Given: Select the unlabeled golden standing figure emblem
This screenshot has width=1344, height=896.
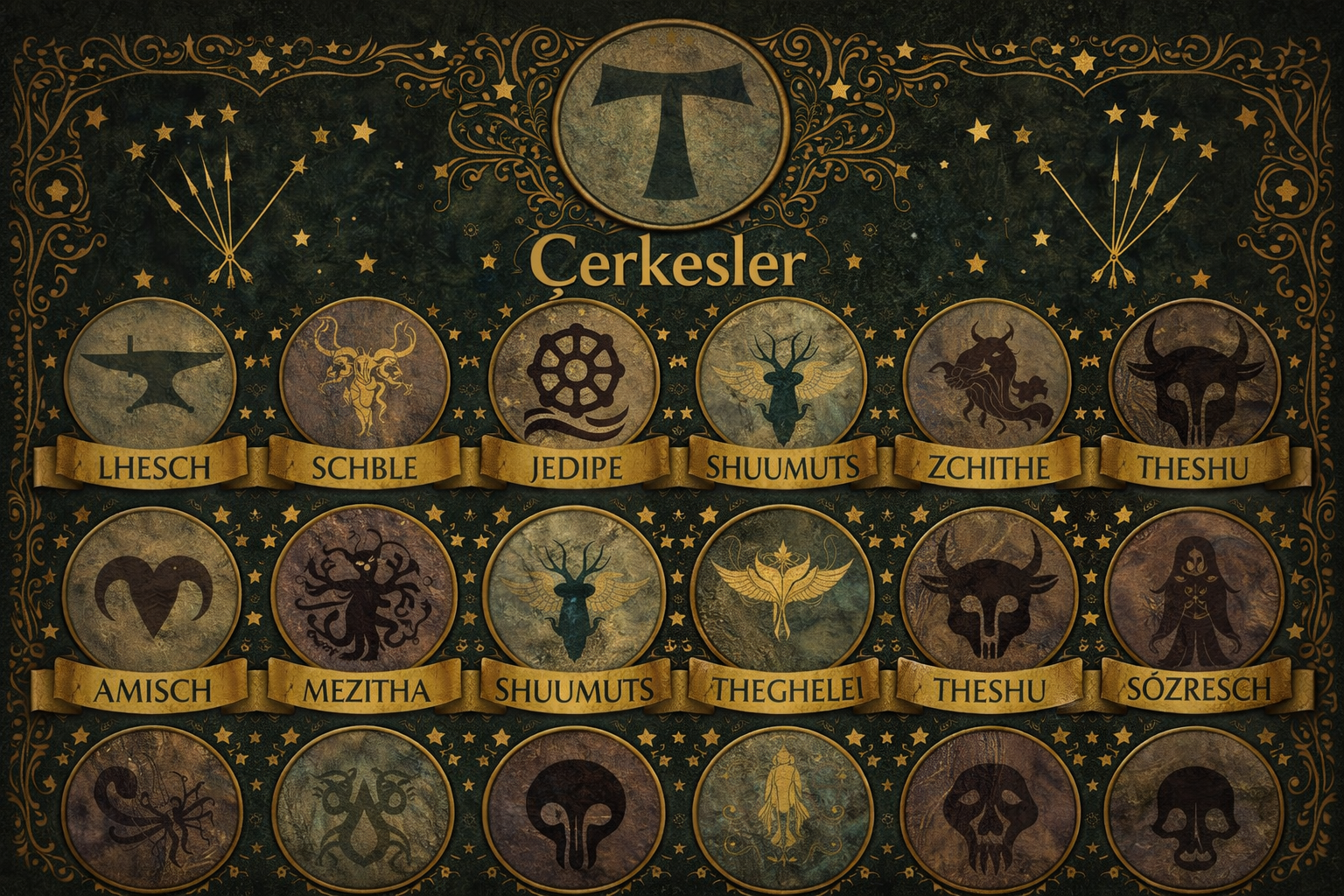Looking at the screenshot, I should [x=781, y=809].
